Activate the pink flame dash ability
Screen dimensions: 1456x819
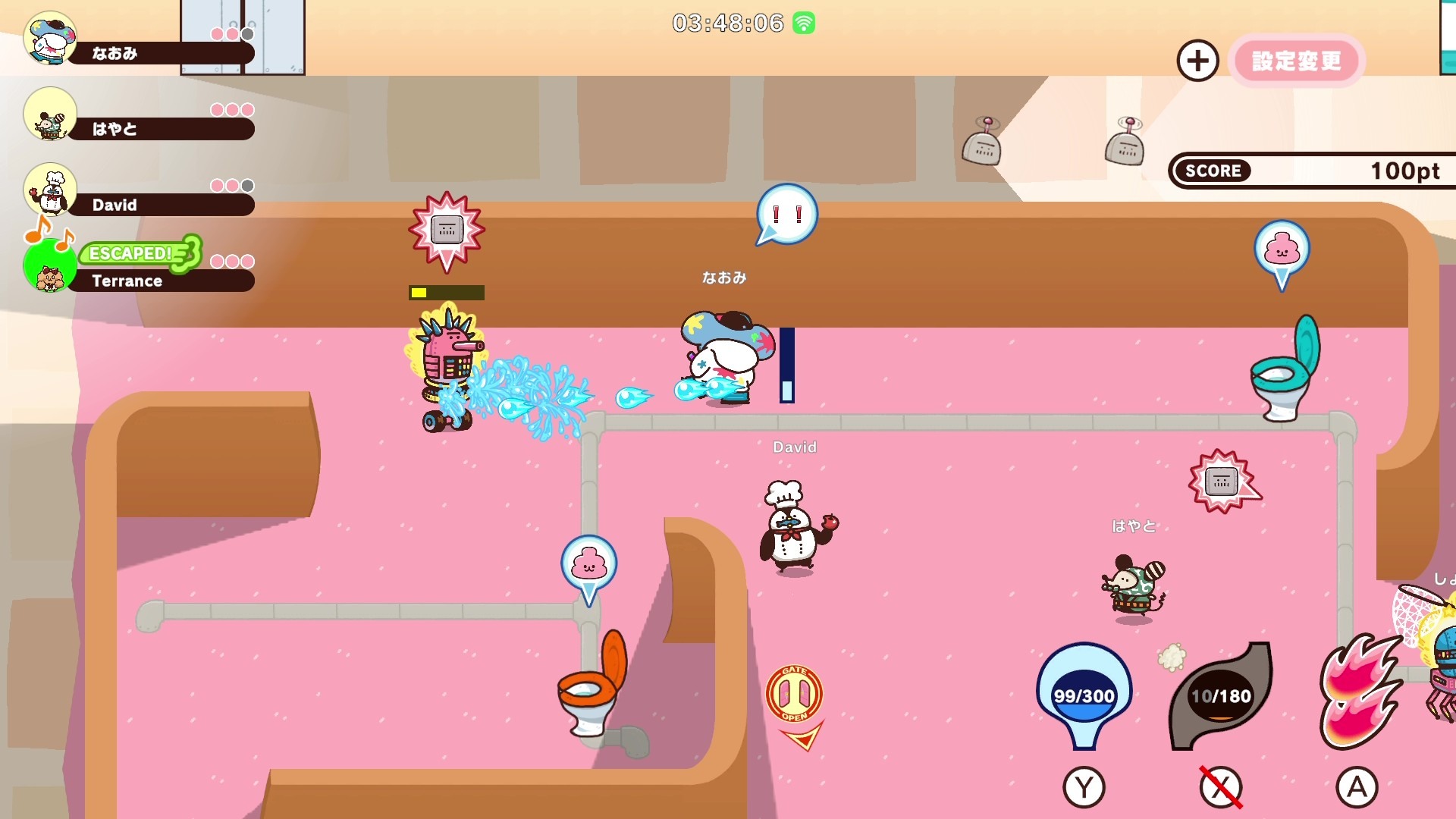(x=1357, y=694)
